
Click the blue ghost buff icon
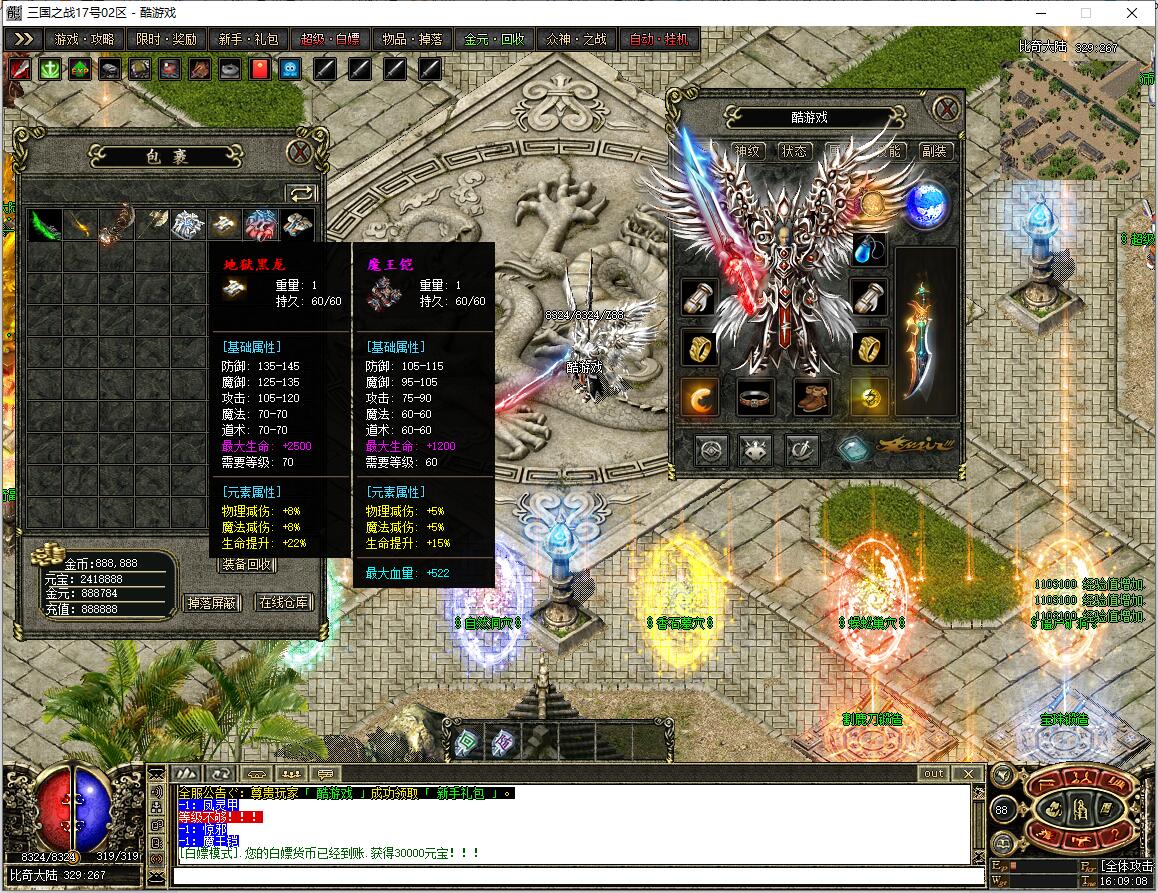pos(289,69)
